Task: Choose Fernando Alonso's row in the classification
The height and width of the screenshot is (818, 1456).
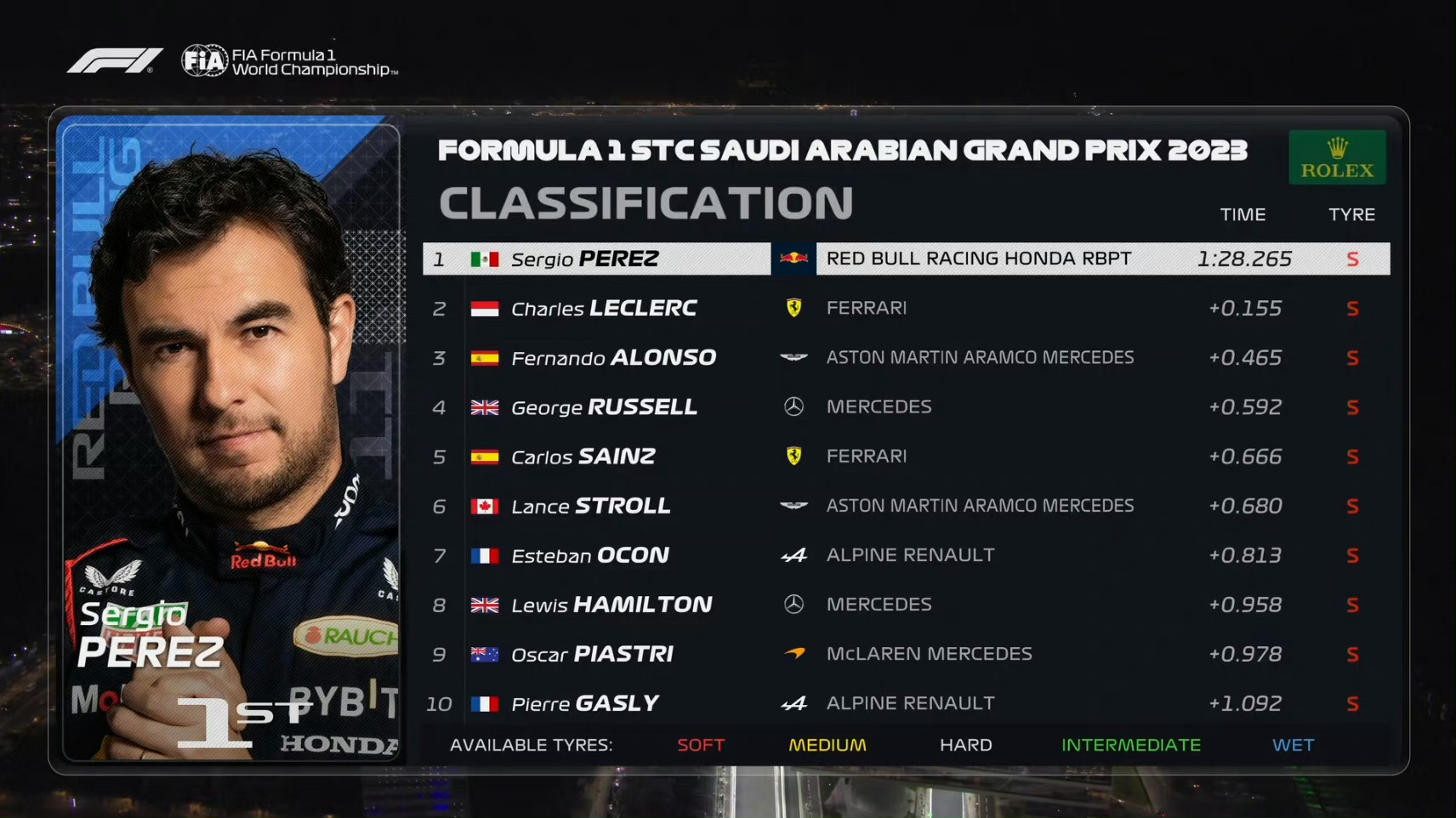Action: pos(906,357)
